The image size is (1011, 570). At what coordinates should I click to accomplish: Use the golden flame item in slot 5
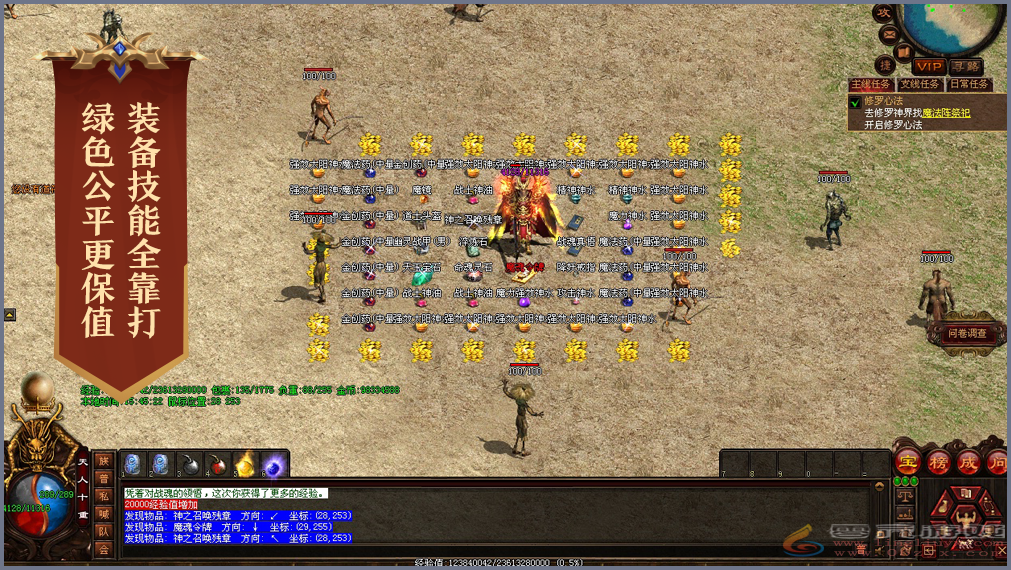tap(245, 465)
